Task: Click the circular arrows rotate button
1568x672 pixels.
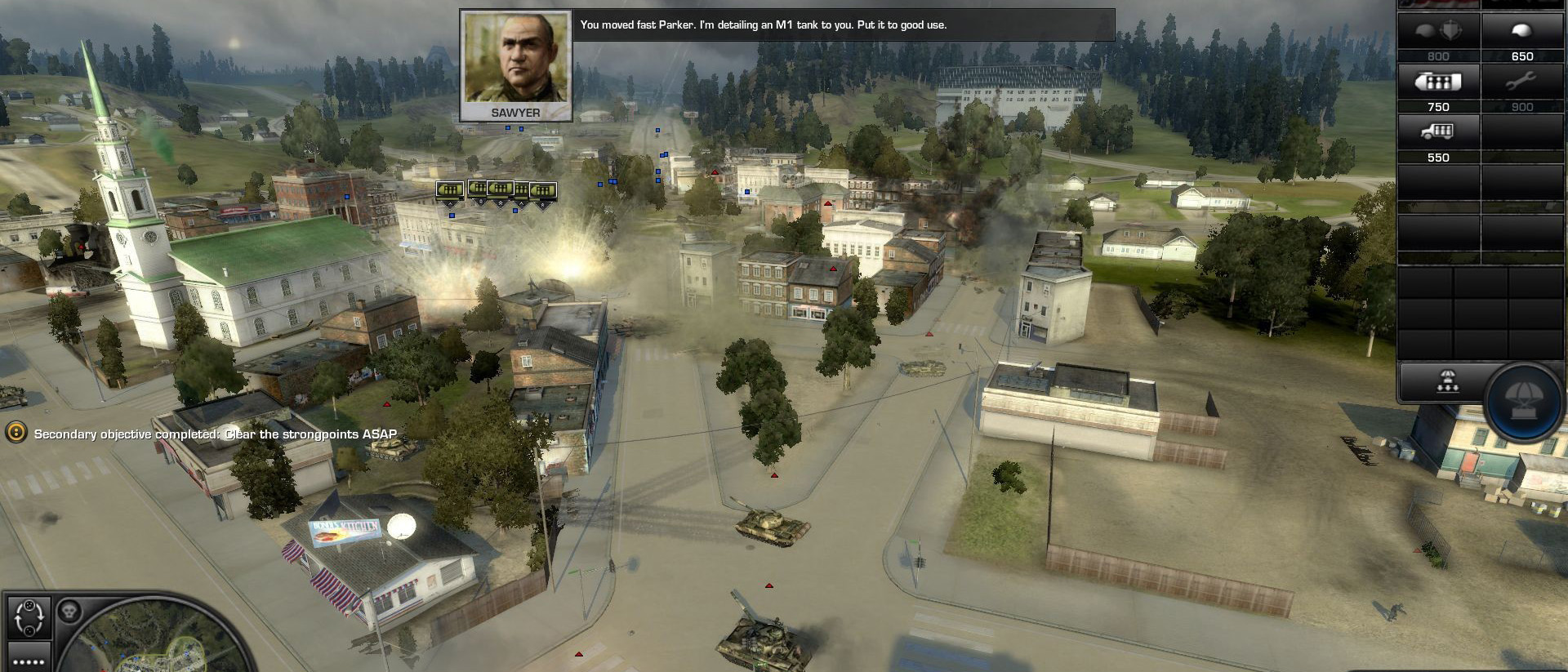Action: [x=29, y=618]
